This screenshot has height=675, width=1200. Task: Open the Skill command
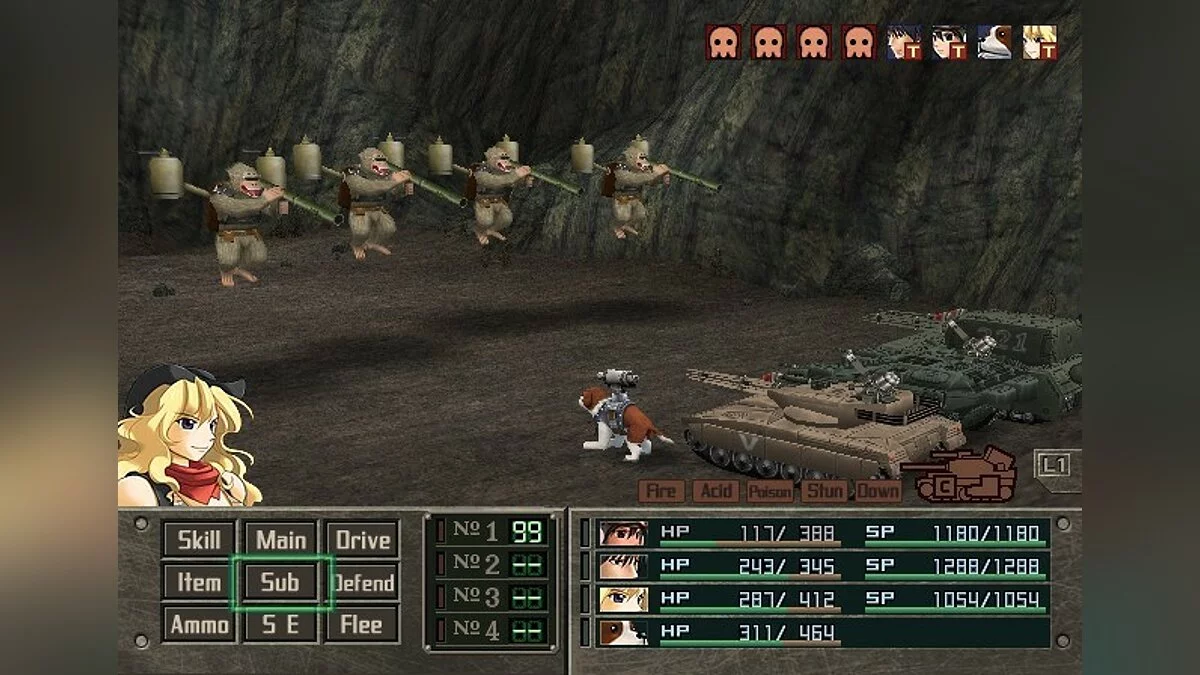(199, 540)
